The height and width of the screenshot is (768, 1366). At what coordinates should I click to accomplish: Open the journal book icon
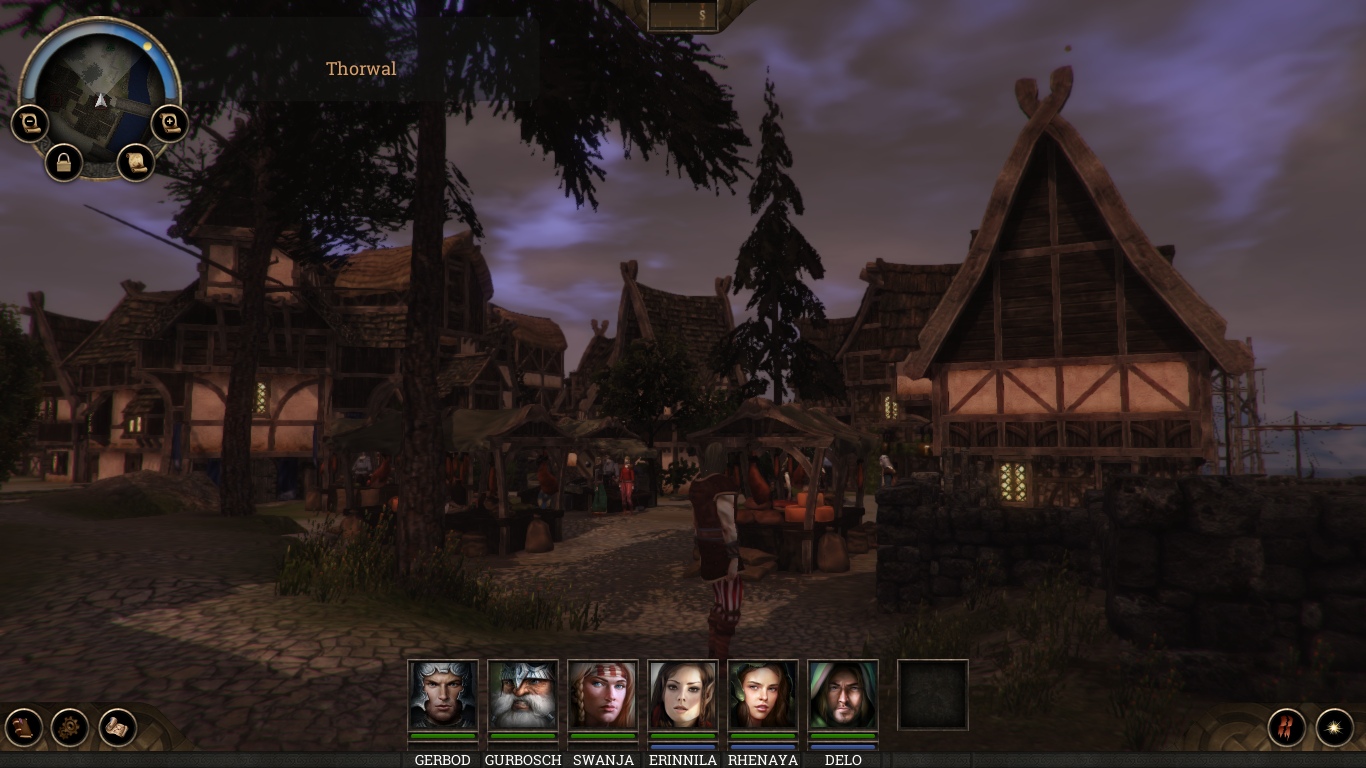tap(23, 727)
